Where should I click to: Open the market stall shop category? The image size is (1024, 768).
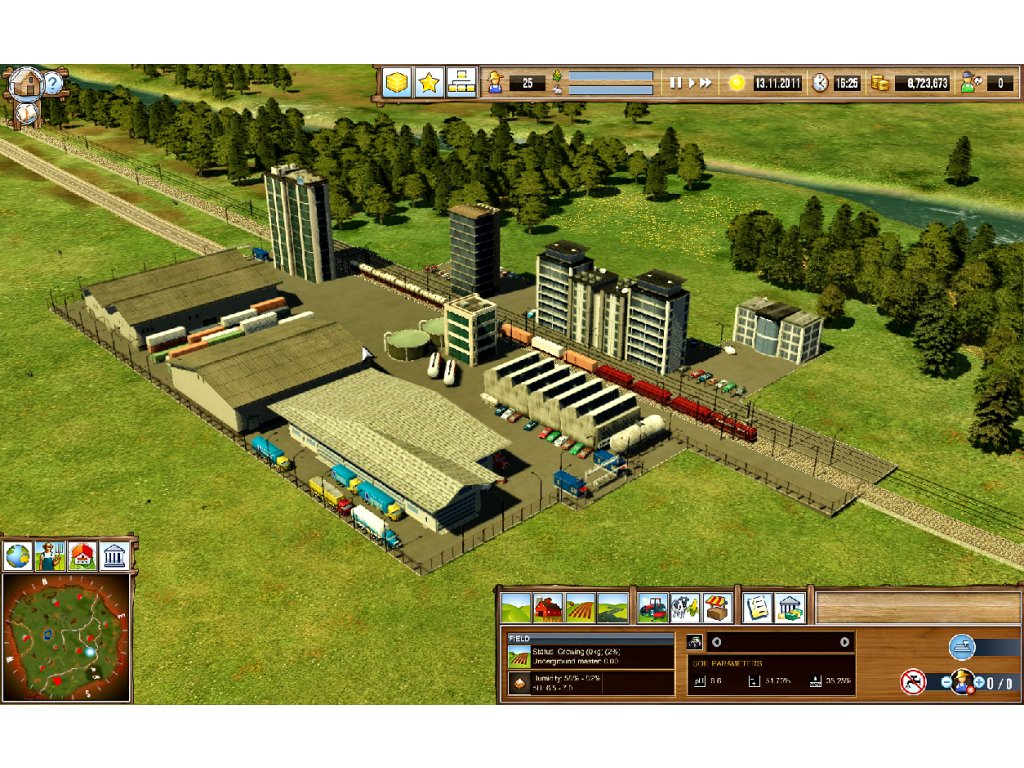[x=716, y=607]
